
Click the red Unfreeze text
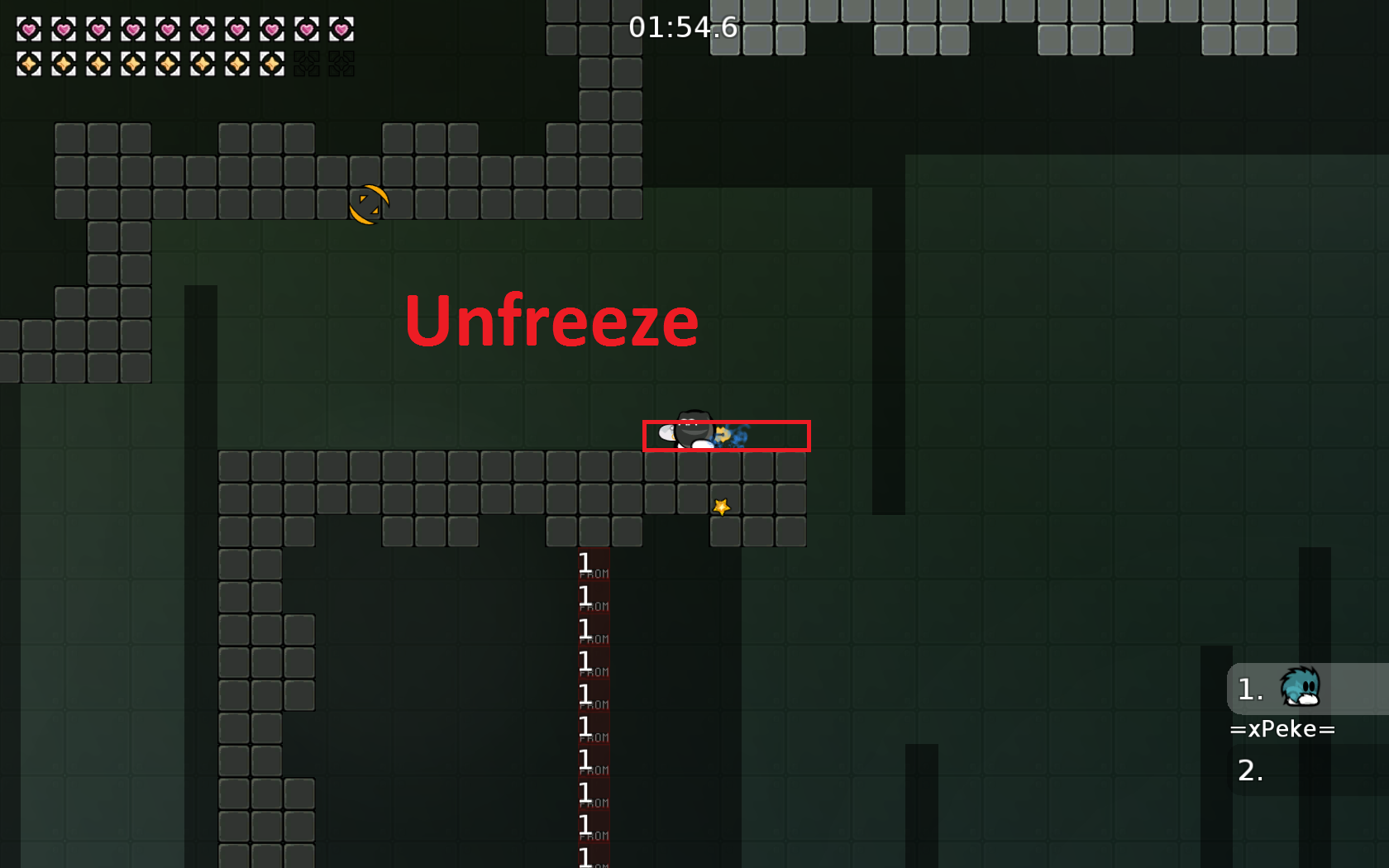click(x=551, y=322)
